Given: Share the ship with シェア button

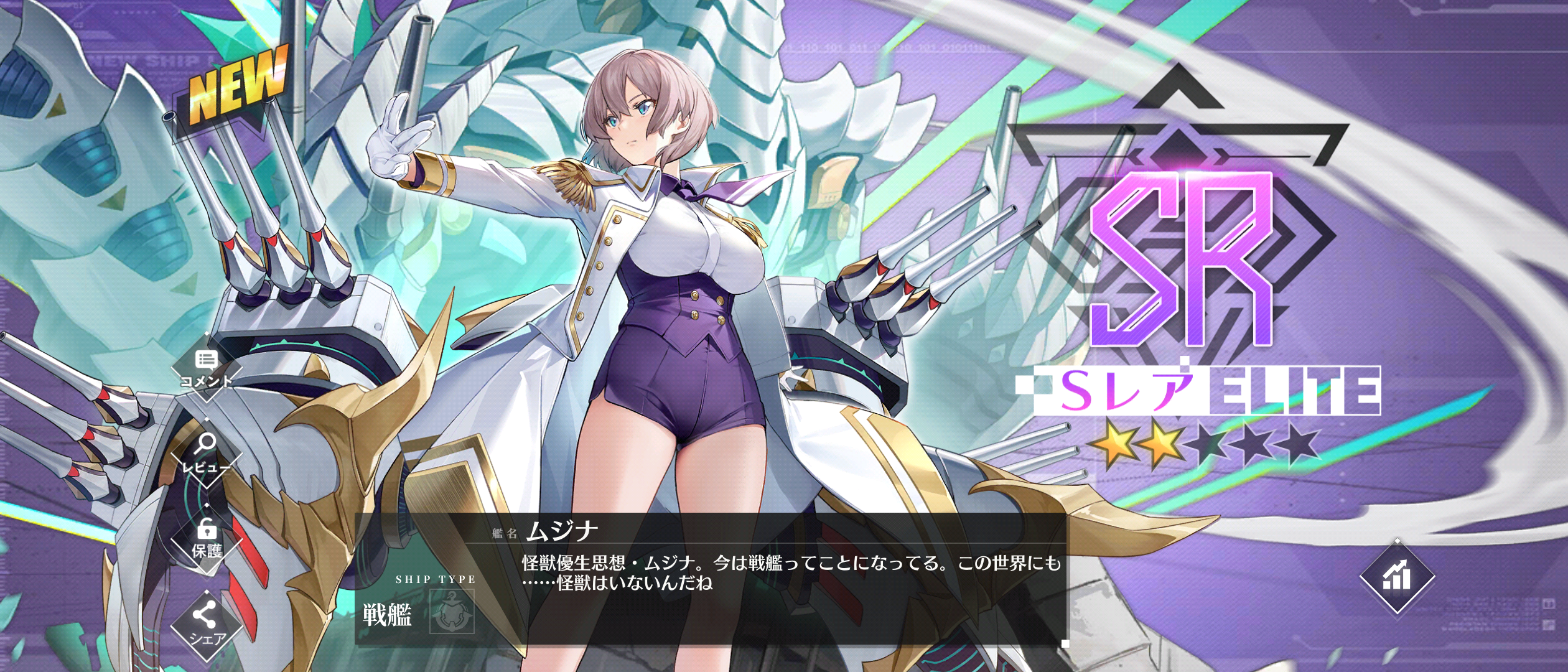Looking at the screenshot, I should point(206,624).
